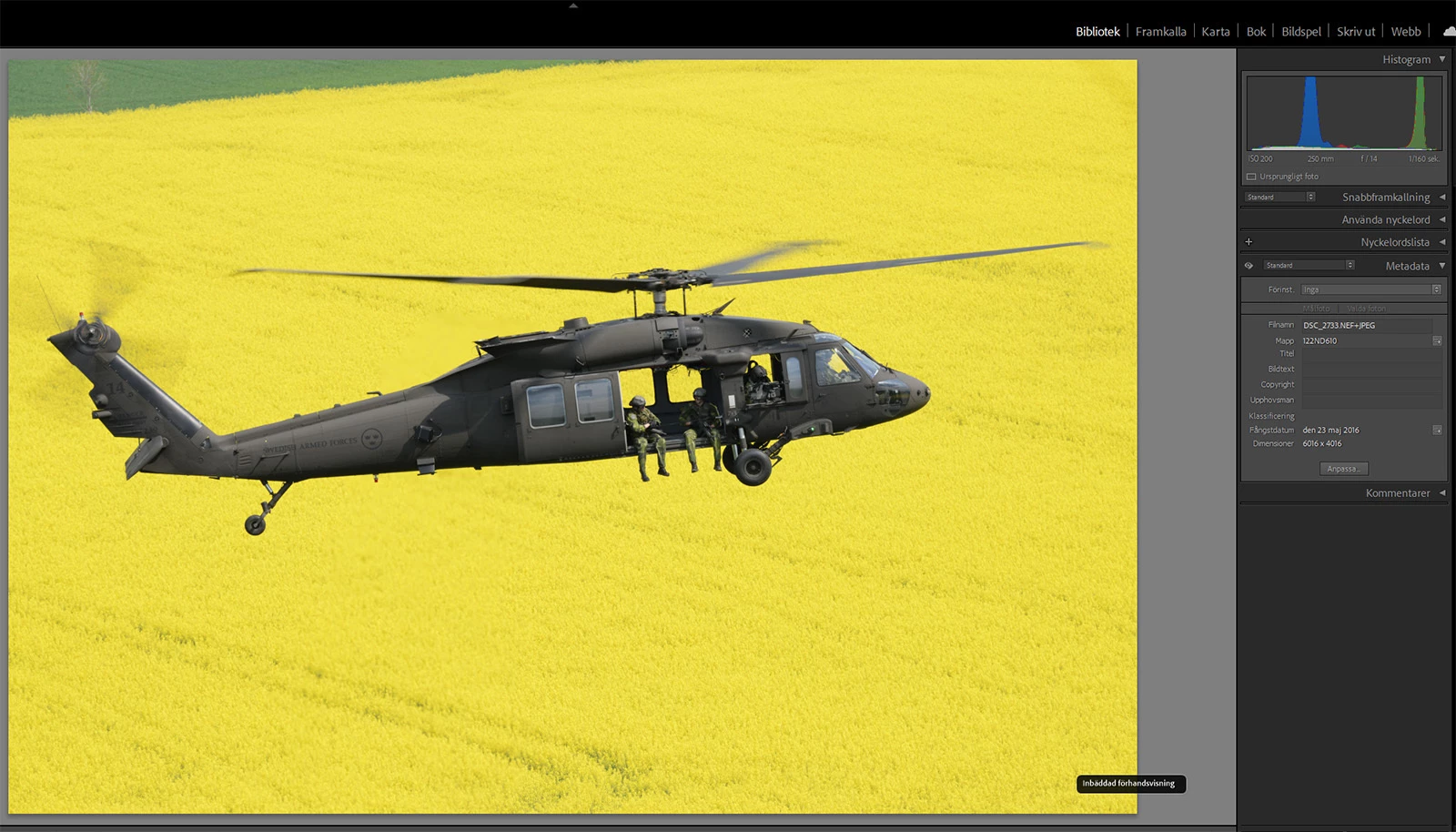Expand the Nyckelordslista panel
Image resolution: width=1456 pixels, height=832 pixels.
coord(1442,242)
